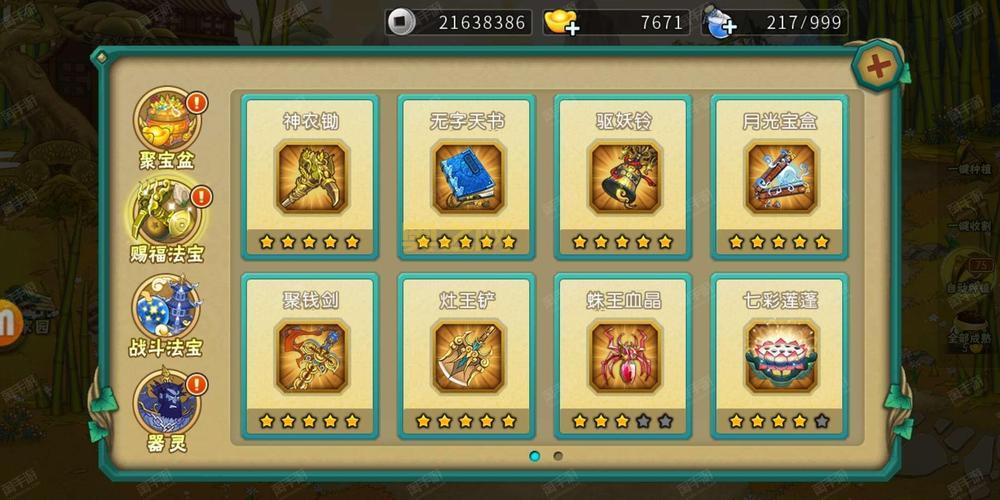1000x500 pixels.
Task: Open the 无字天书 blue book card
Action: coord(467,177)
